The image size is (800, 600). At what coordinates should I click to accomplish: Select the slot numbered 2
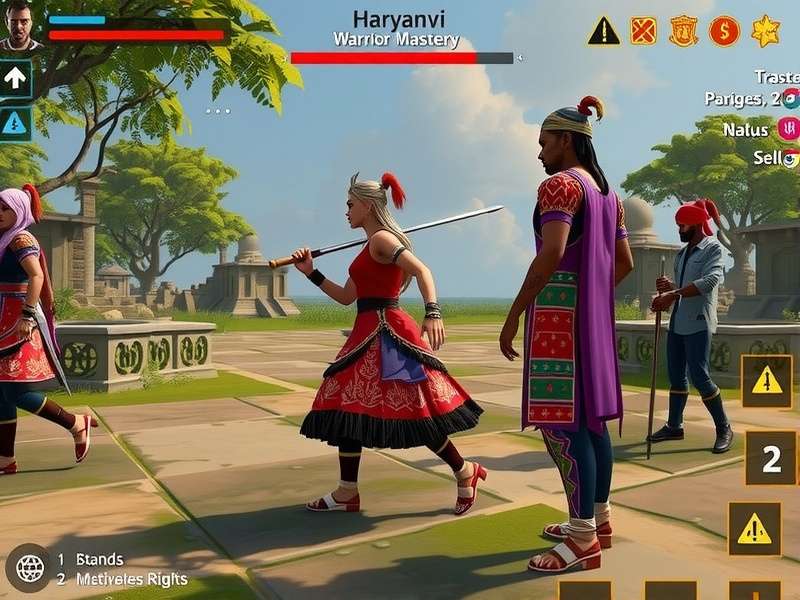tap(771, 459)
